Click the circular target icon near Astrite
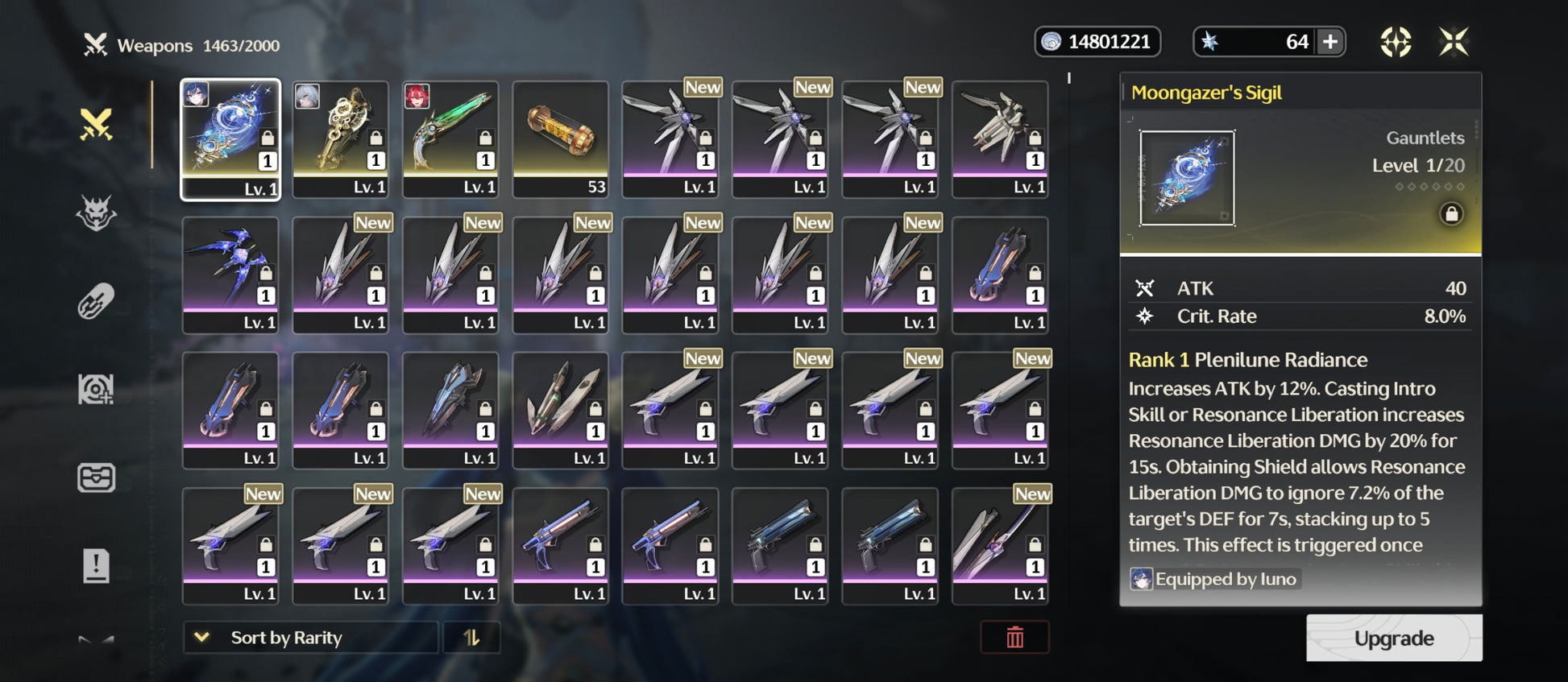The height and width of the screenshot is (682, 1568). click(x=1396, y=42)
